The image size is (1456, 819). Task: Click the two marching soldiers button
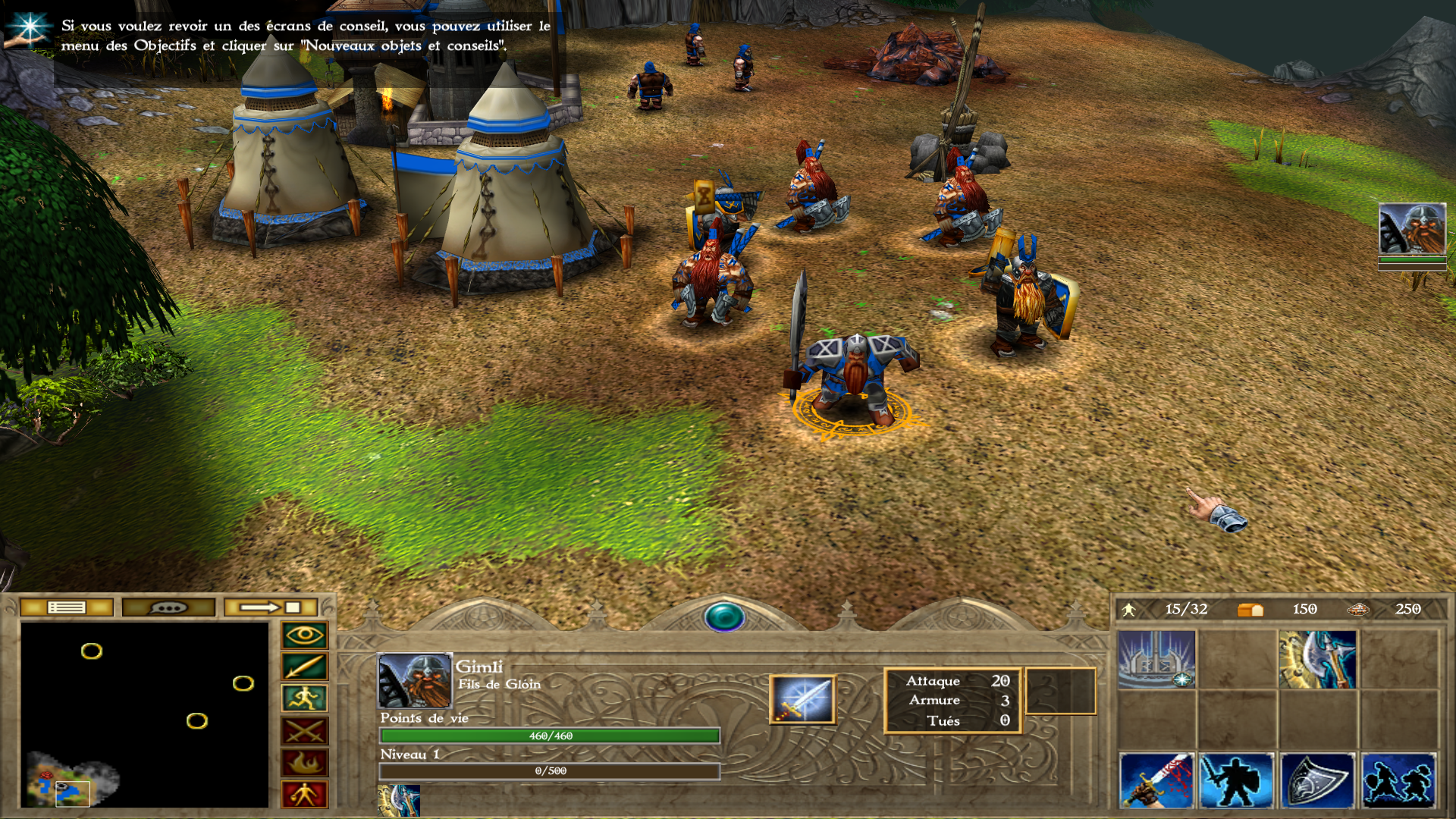coord(1398,780)
